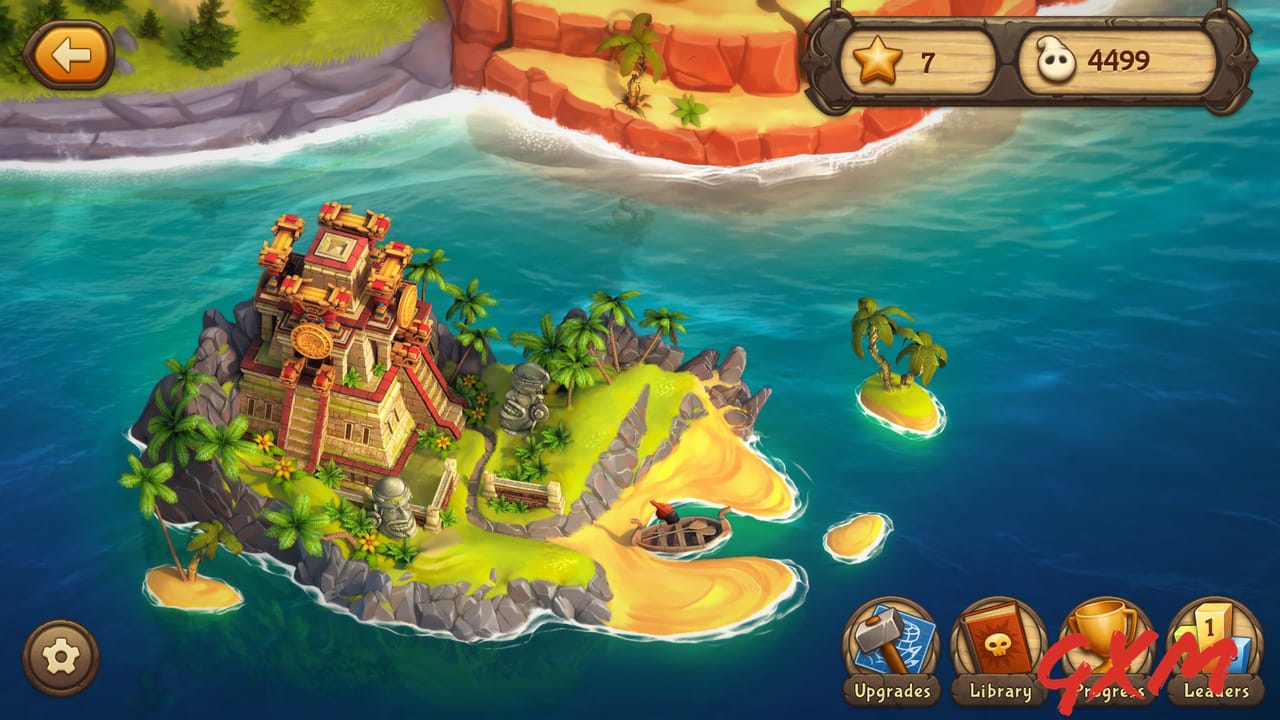Check star total by clicking the star icon

(877, 60)
